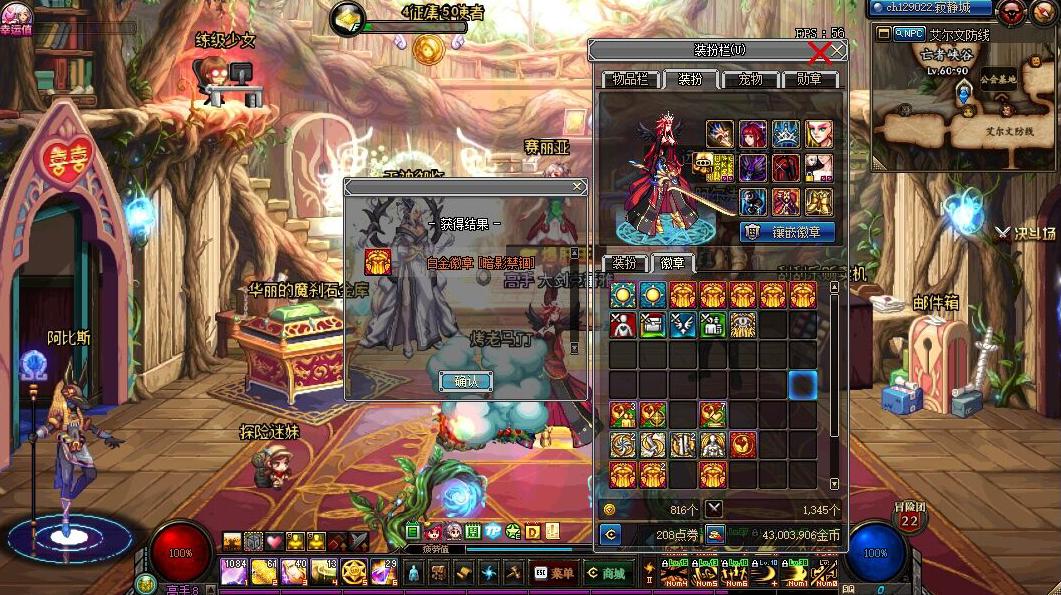
Task: Close the 装扮栏 avatar inventory window
Action: [838, 50]
